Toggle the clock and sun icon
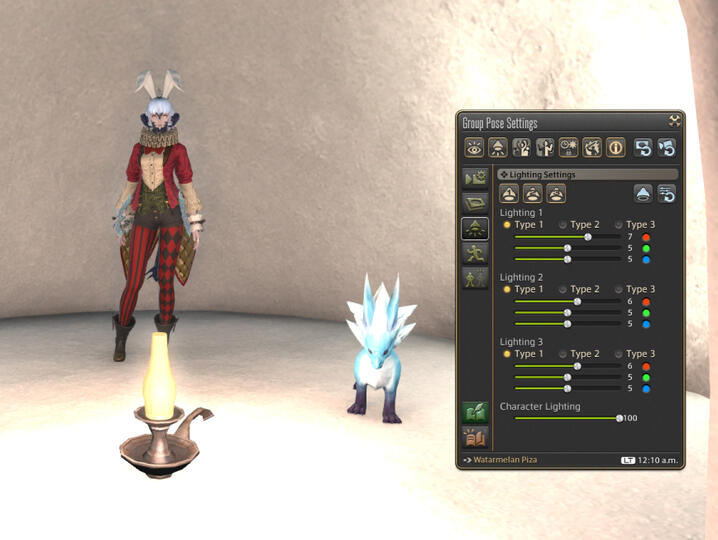This screenshot has height=540, width=718. tap(569, 148)
